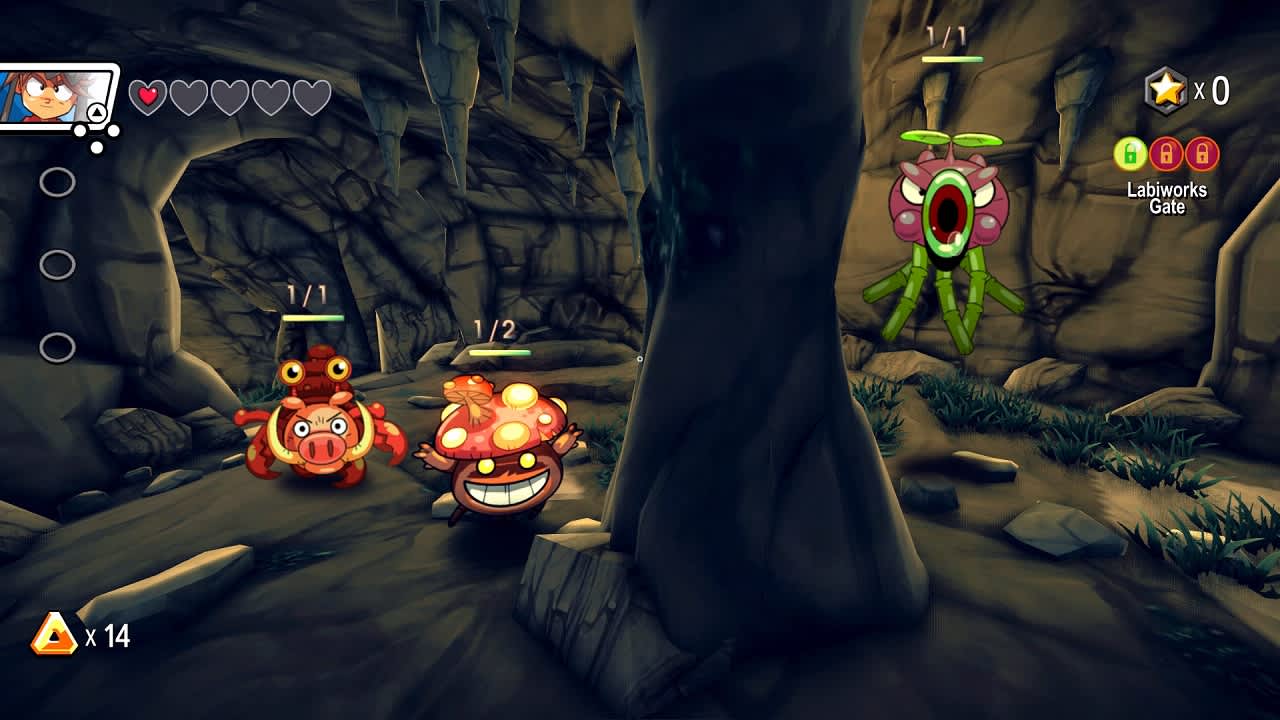Click the small thought-bubble dots below portrait

point(96,138)
